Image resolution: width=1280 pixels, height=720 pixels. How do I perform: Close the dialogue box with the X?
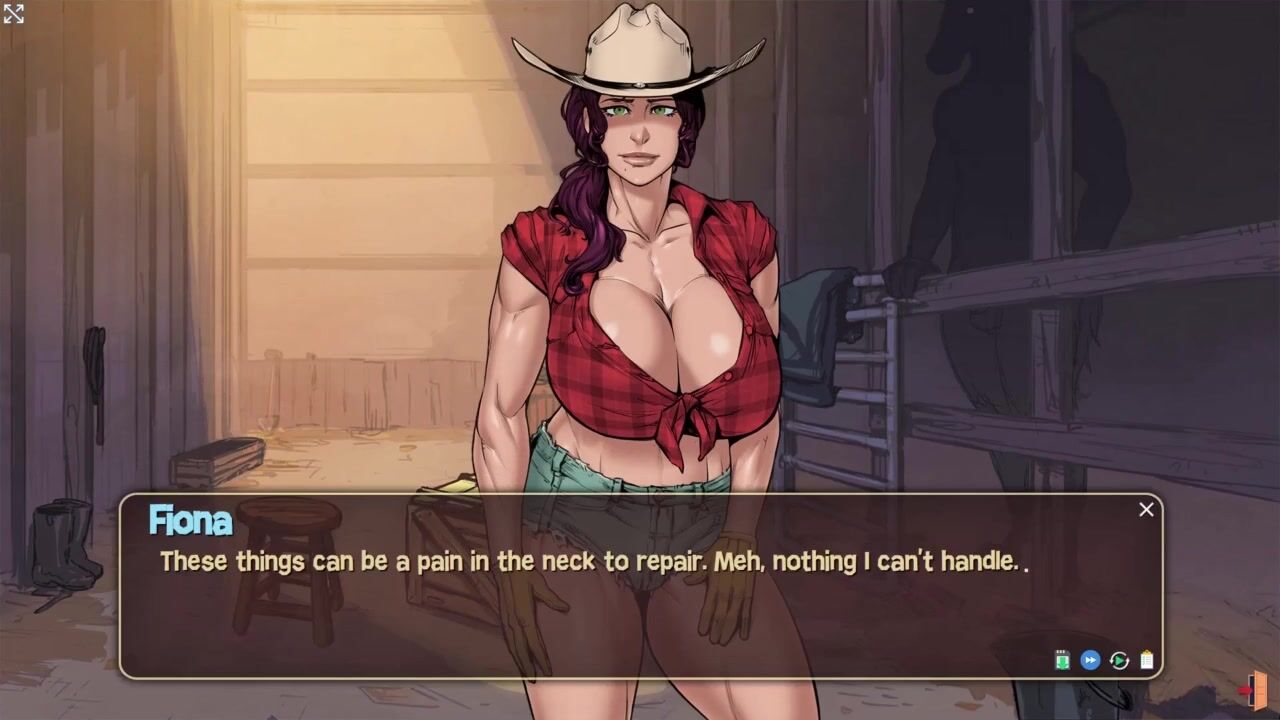coord(1146,510)
